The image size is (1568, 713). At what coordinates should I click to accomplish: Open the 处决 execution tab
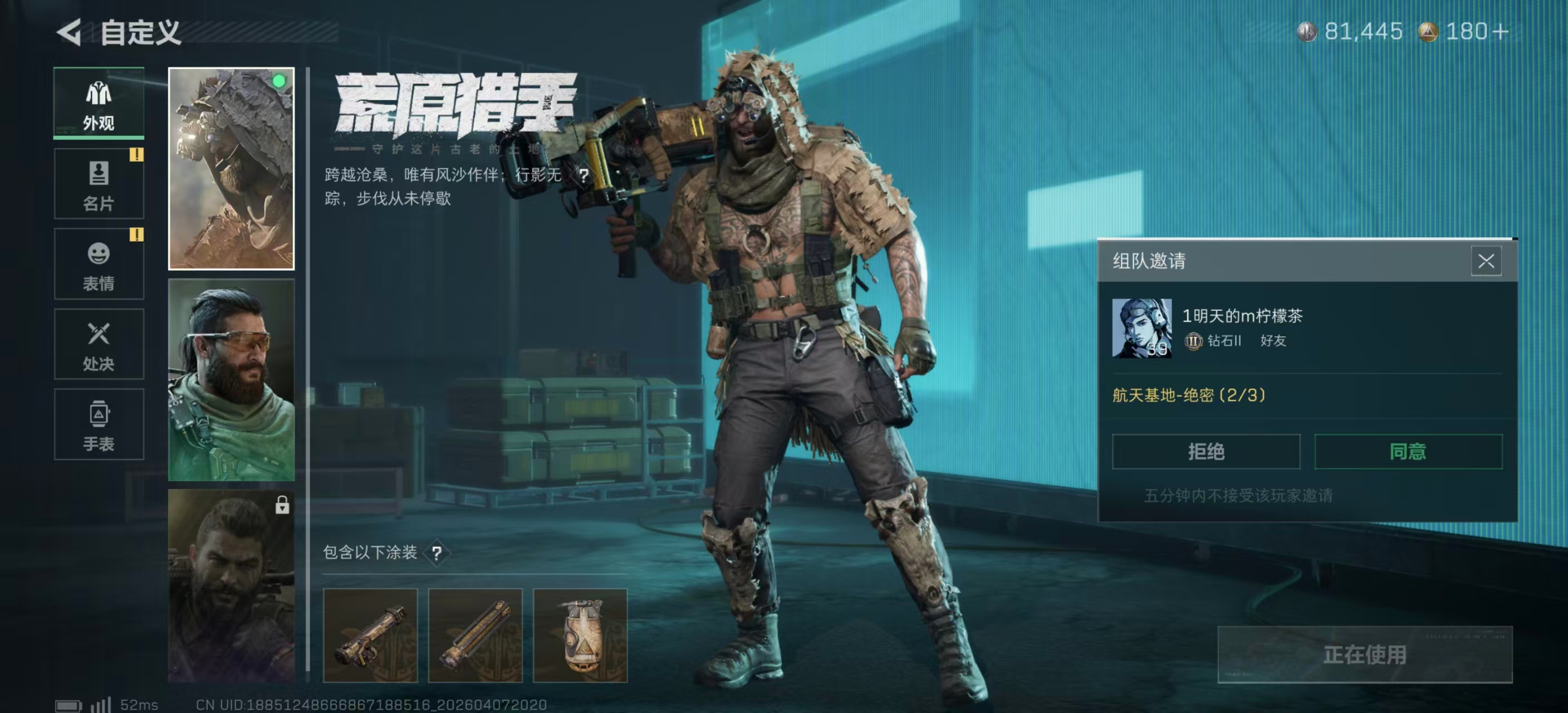tap(99, 345)
